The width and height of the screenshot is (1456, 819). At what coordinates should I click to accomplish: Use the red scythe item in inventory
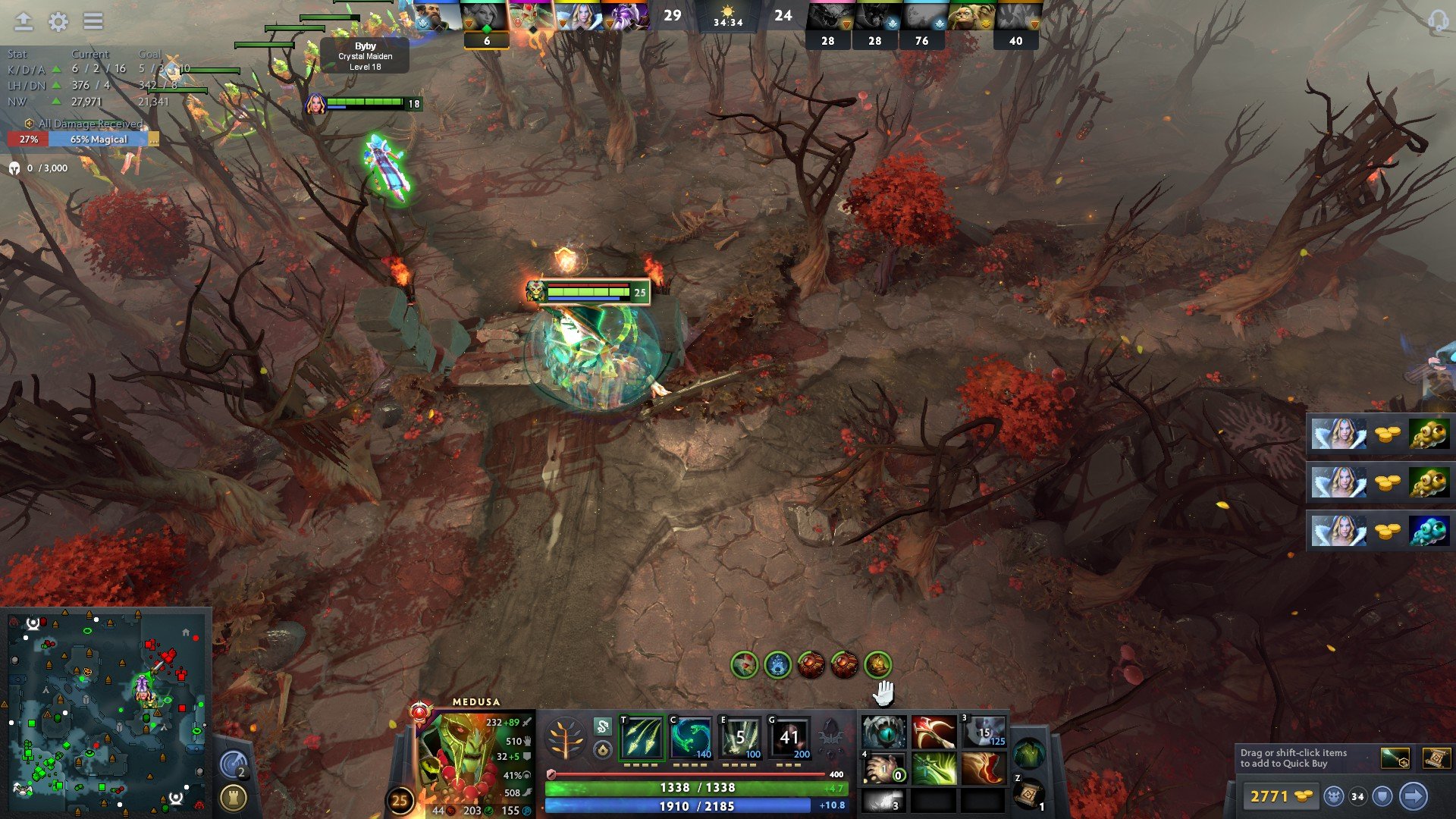(x=934, y=733)
